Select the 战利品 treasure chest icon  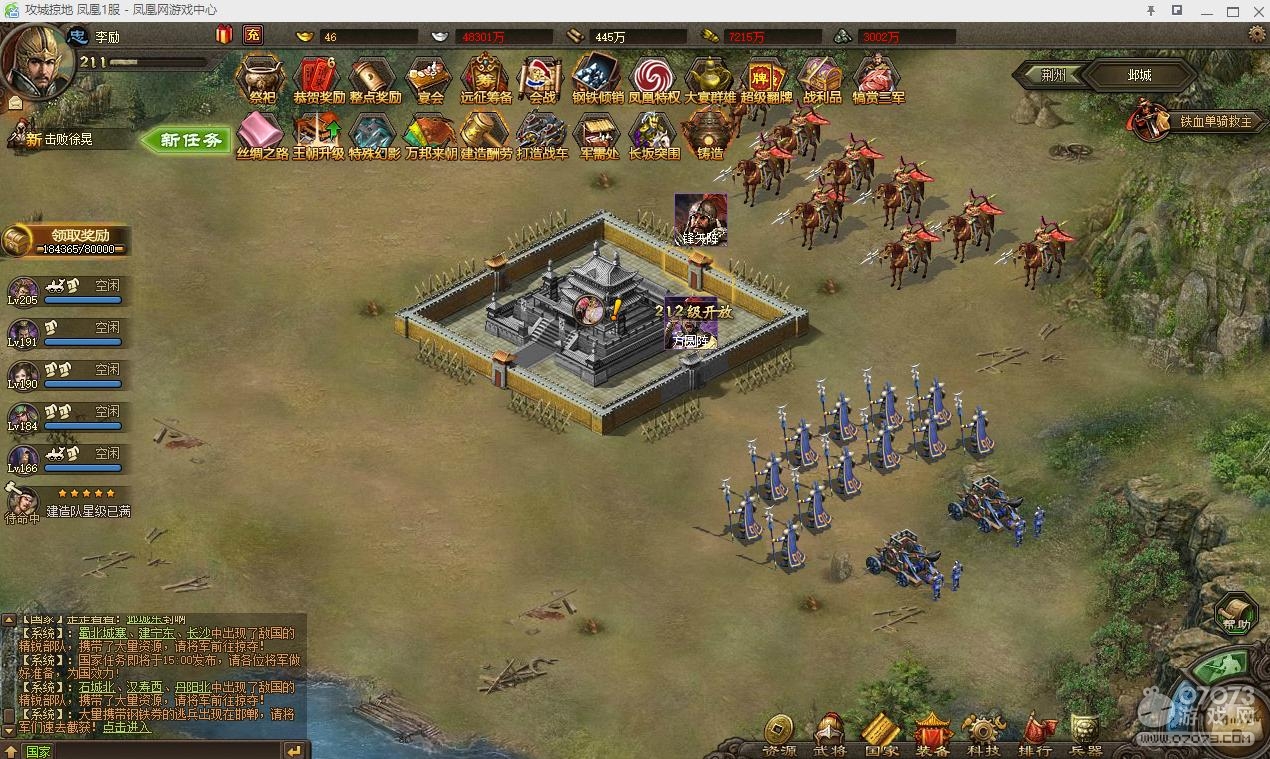tap(822, 78)
